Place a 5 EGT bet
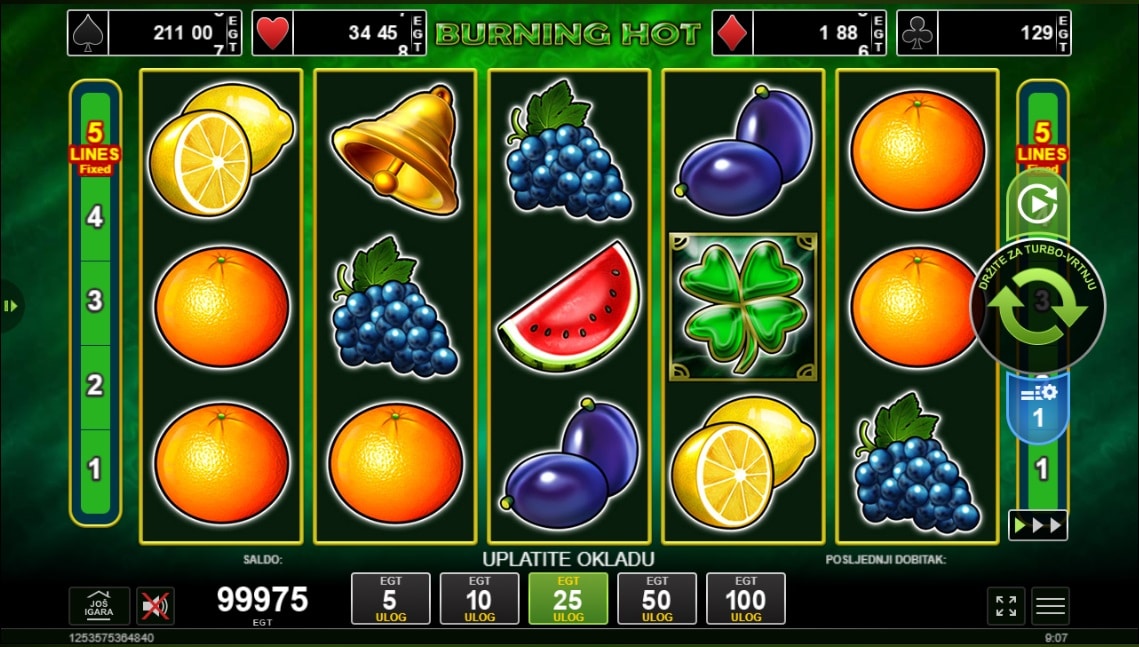The image size is (1139, 647). (x=390, y=599)
